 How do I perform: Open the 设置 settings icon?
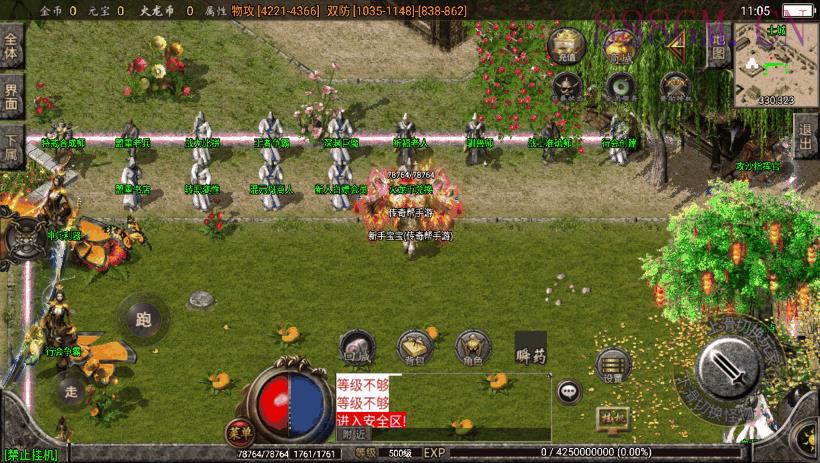tap(613, 366)
